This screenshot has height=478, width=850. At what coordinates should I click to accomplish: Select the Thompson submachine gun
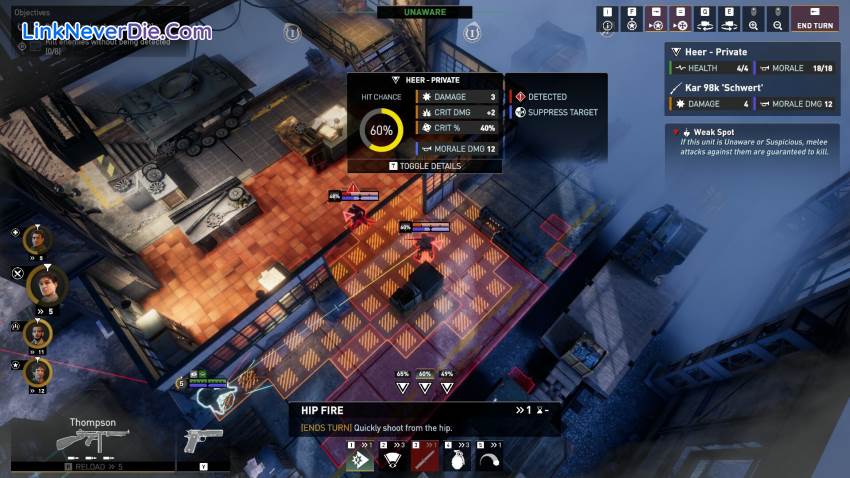(x=92, y=440)
